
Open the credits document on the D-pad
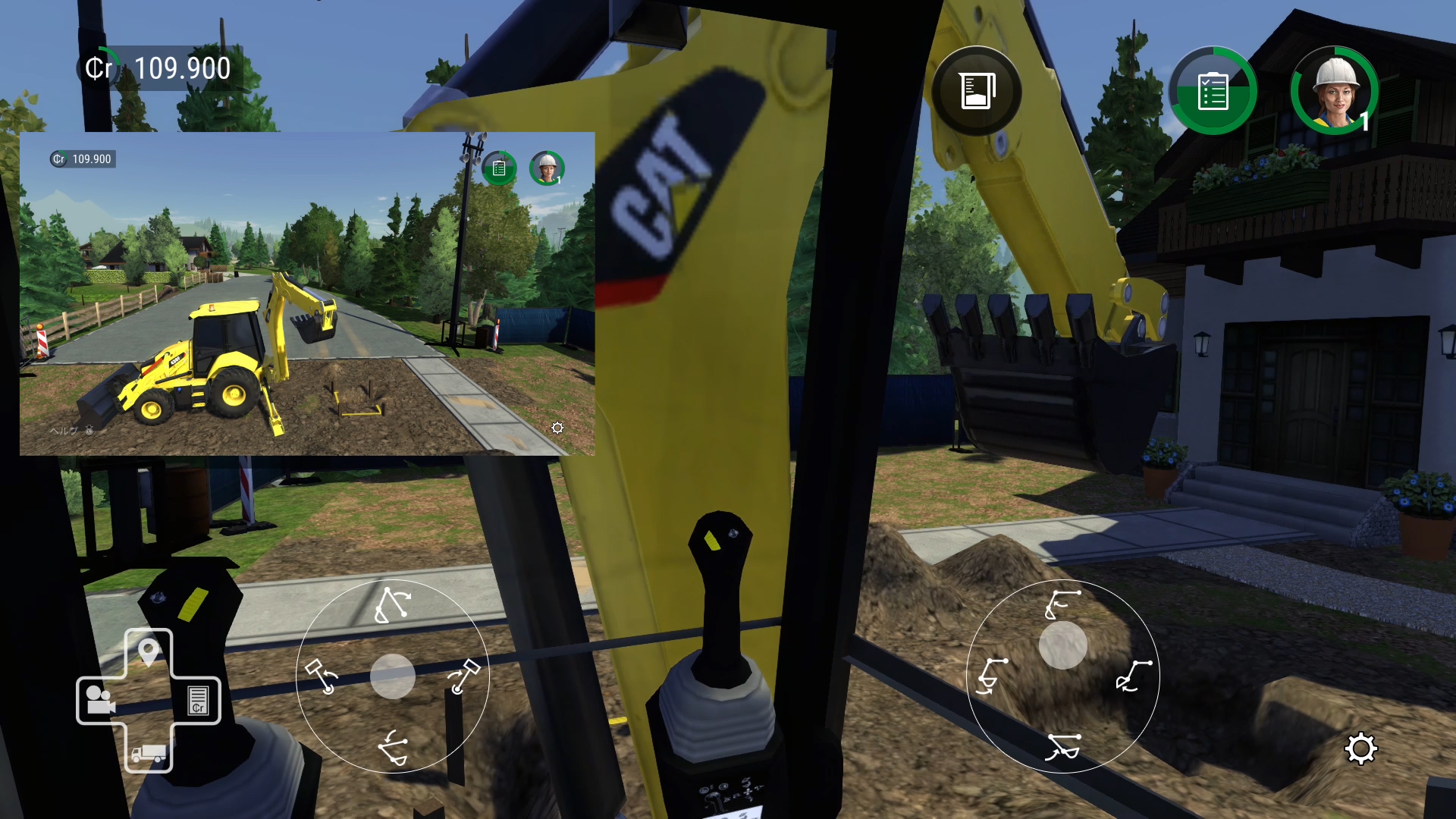[198, 700]
